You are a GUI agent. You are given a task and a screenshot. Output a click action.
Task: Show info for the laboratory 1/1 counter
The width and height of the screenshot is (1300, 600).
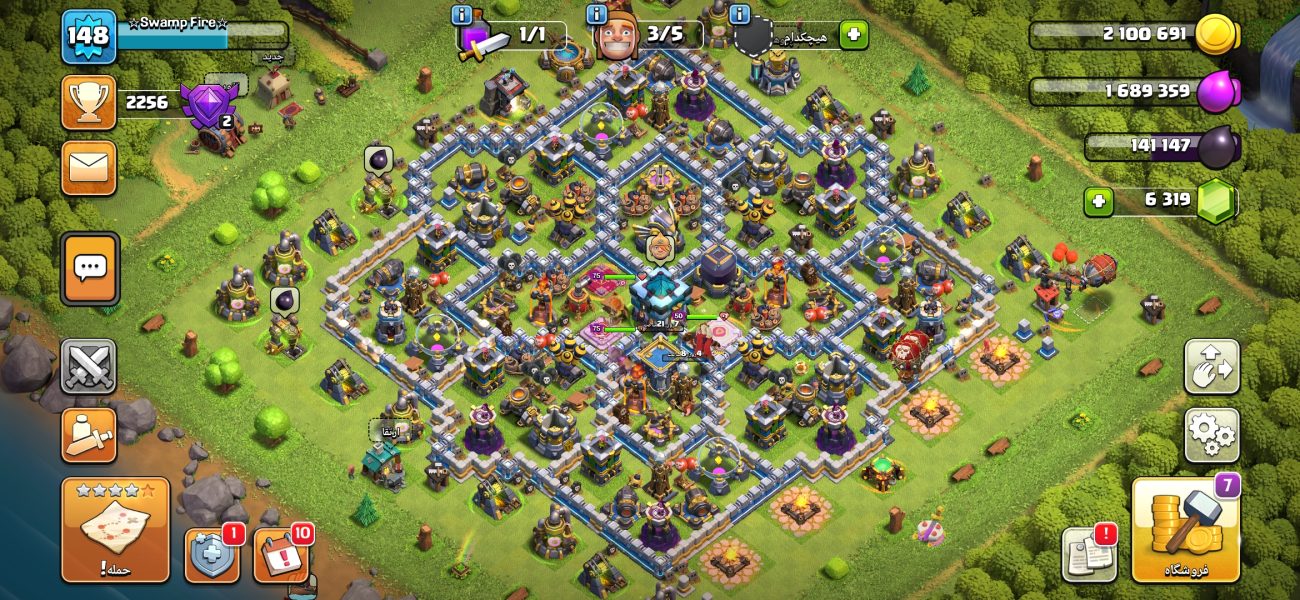(461, 15)
